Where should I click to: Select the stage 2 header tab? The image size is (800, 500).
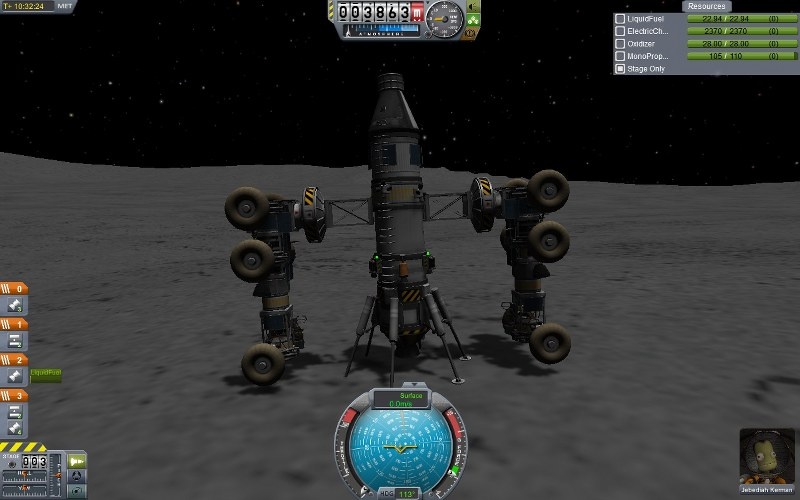15,360
